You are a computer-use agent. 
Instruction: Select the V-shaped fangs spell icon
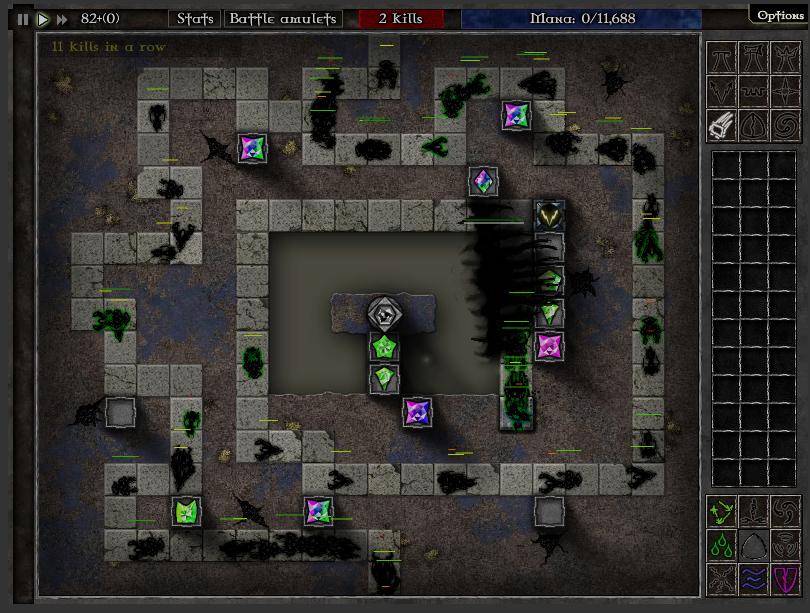click(x=723, y=92)
